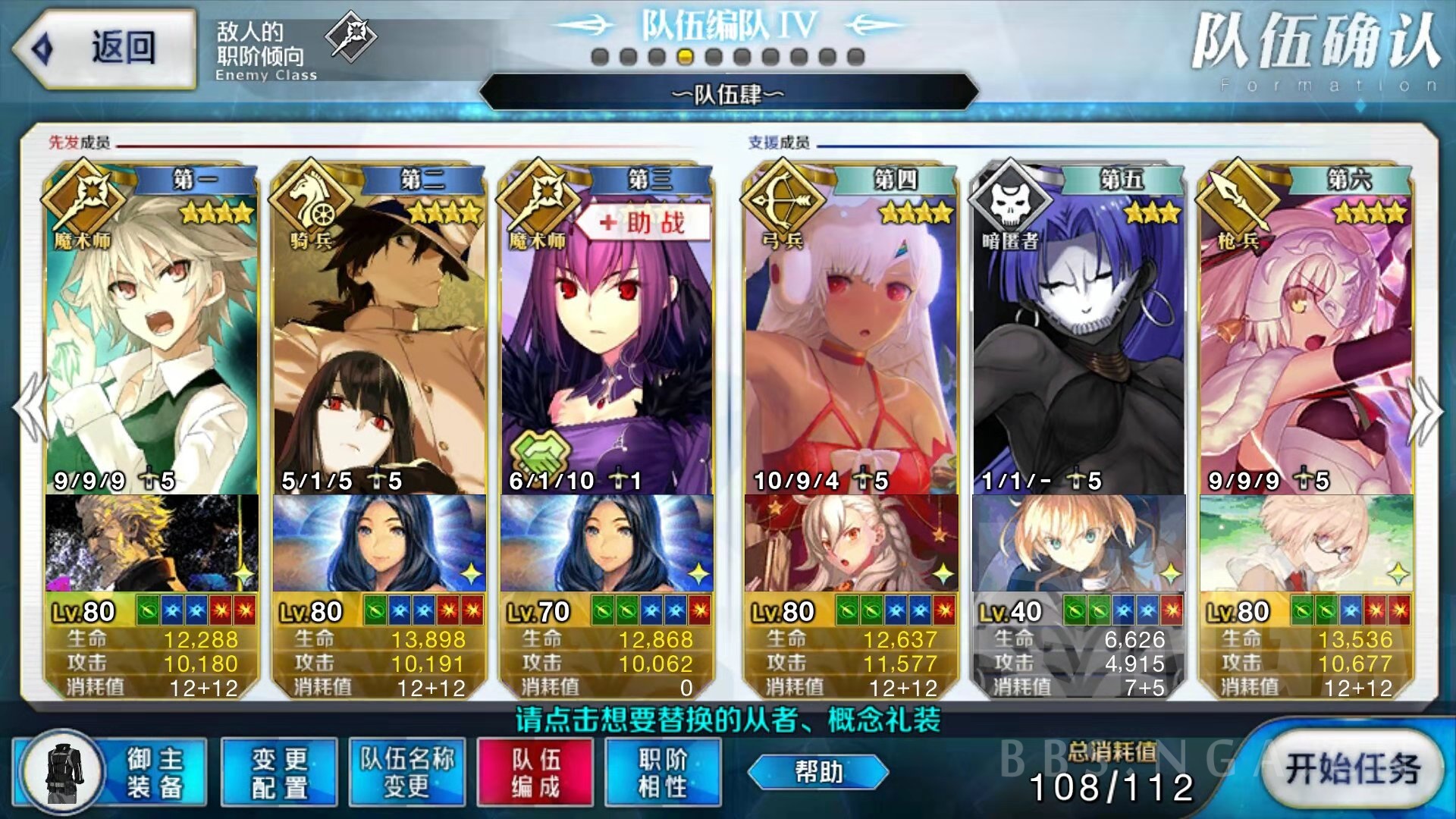Pick the fifth slot Assassin servant card
The width and height of the screenshot is (1456, 819).
click(x=1078, y=341)
